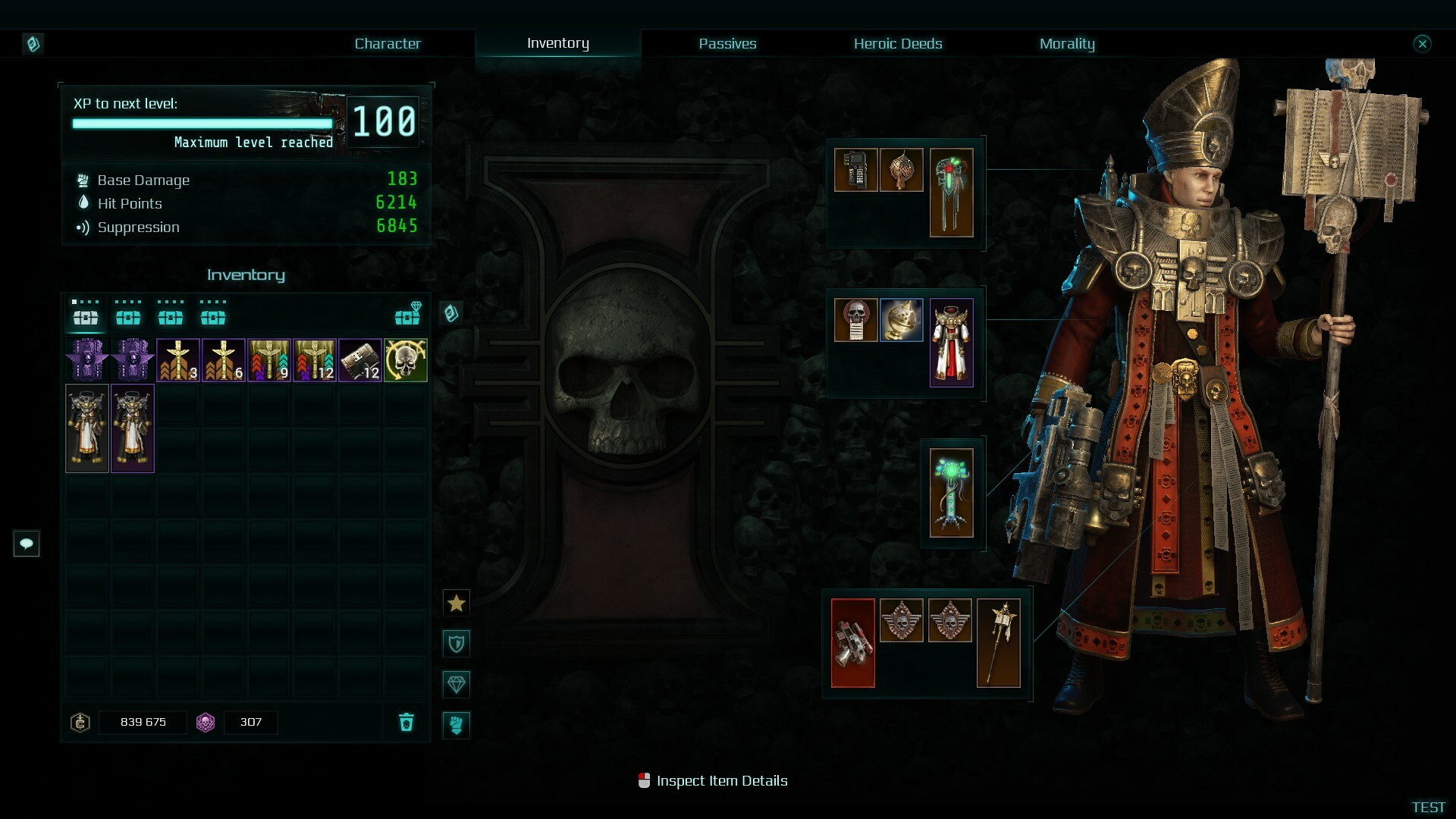Open the chat bubble panel on left edge
Image resolution: width=1456 pixels, height=819 pixels.
coord(27,544)
